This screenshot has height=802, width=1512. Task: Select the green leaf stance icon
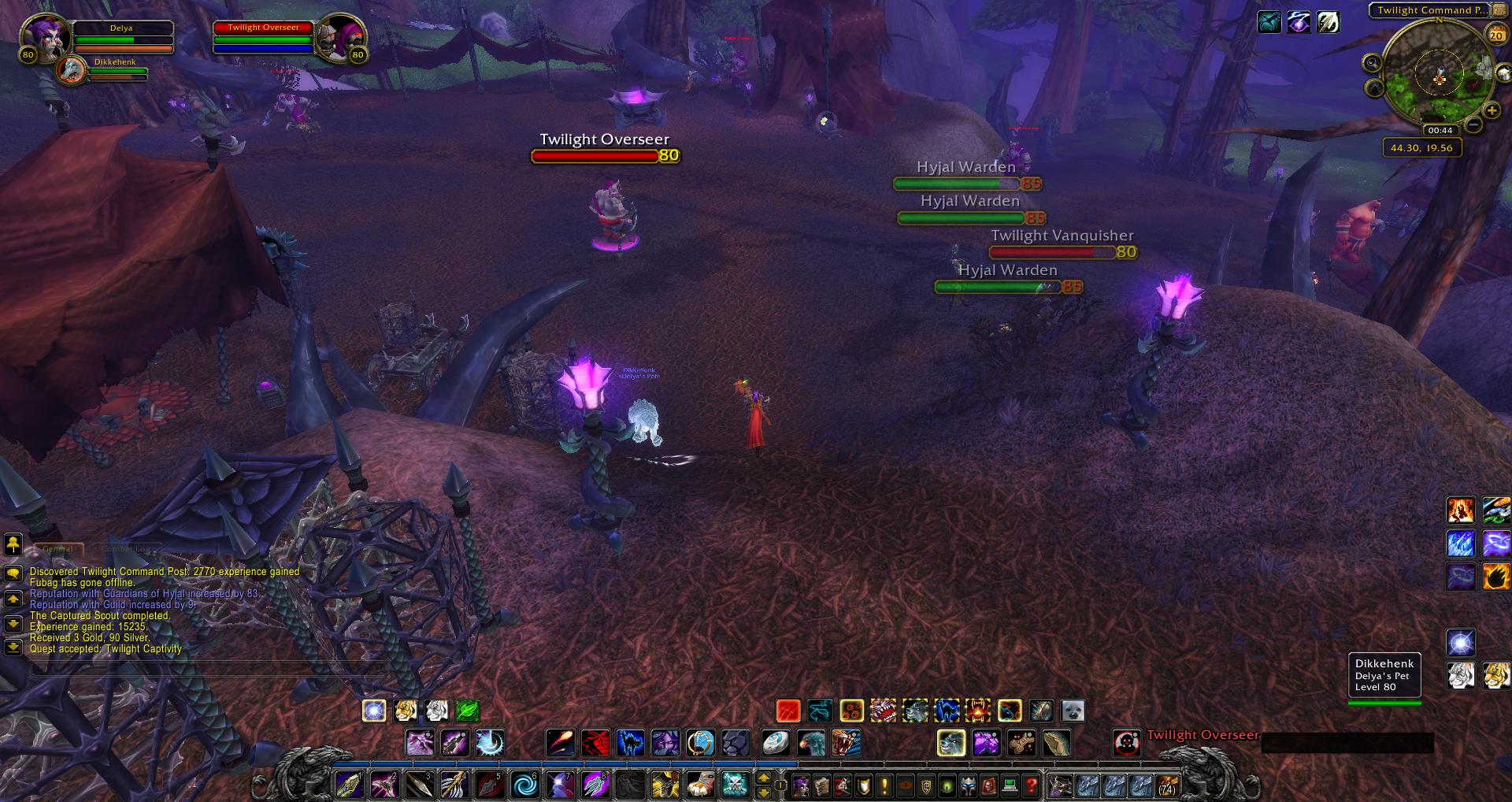pyautogui.click(x=467, y=711)
